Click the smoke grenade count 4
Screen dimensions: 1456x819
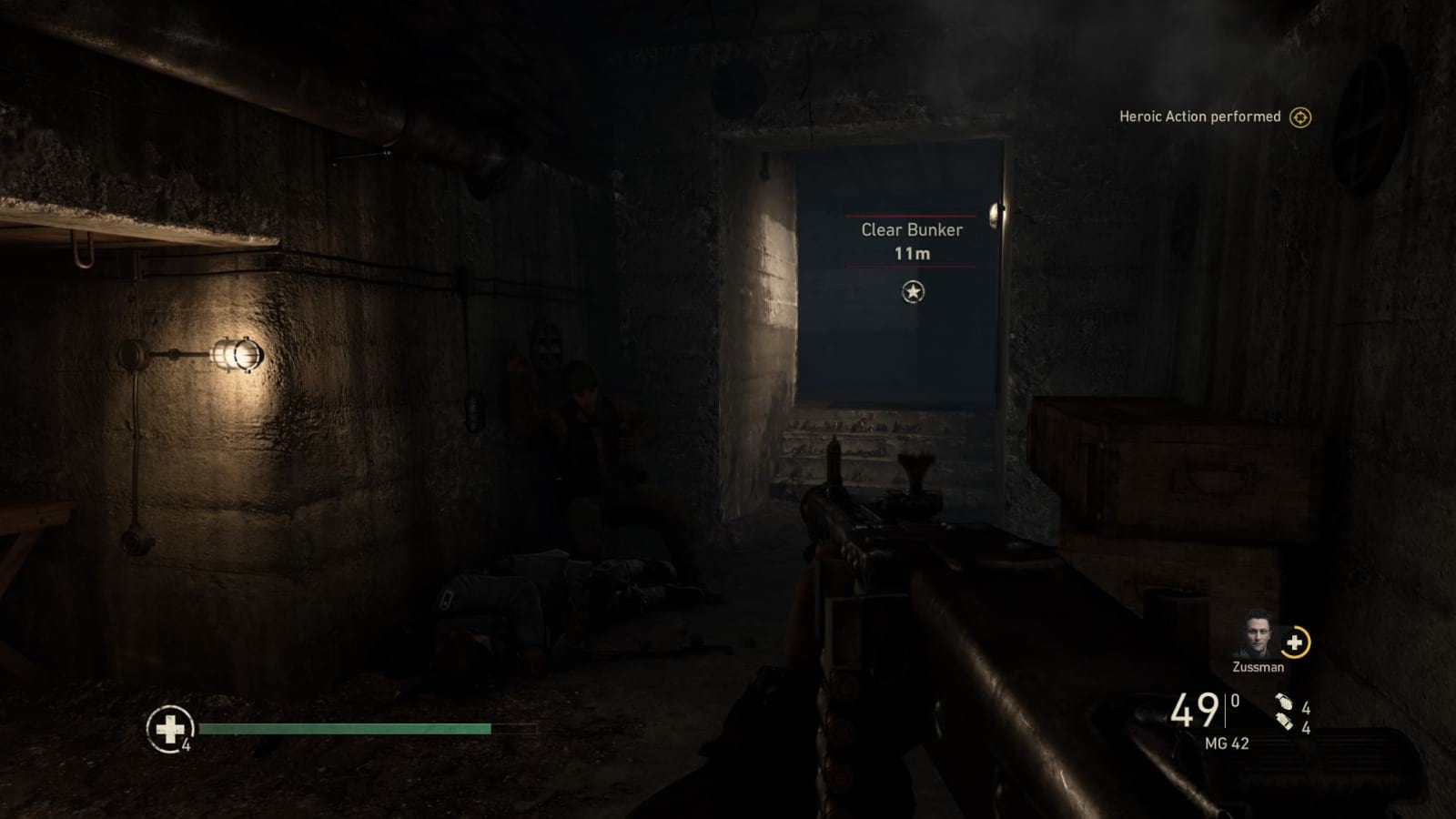tap(1307, 729)
